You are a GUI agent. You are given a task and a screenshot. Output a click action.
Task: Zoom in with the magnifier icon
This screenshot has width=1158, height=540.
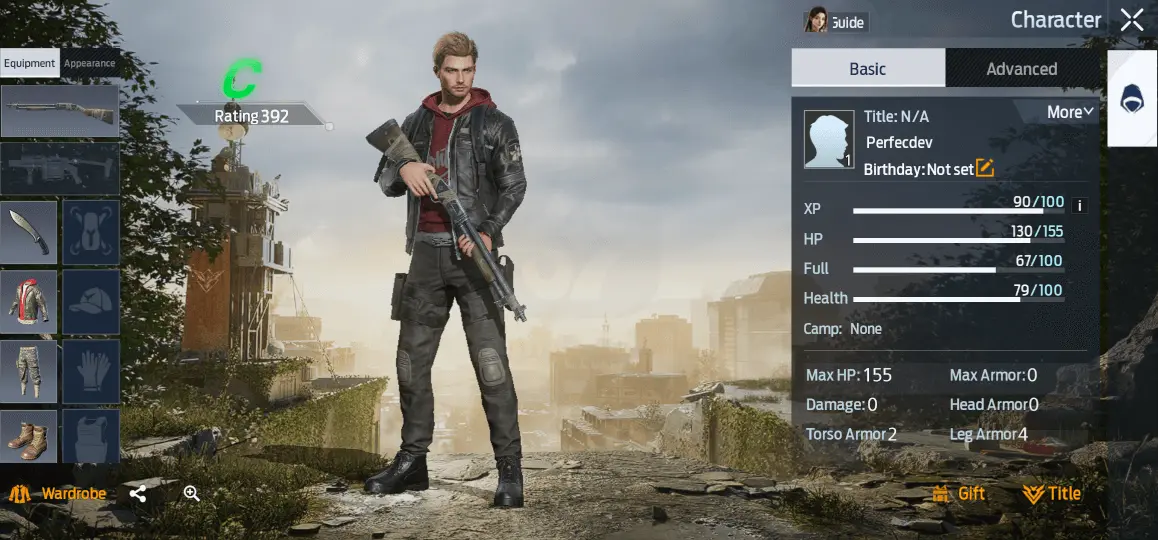point(191,493)
